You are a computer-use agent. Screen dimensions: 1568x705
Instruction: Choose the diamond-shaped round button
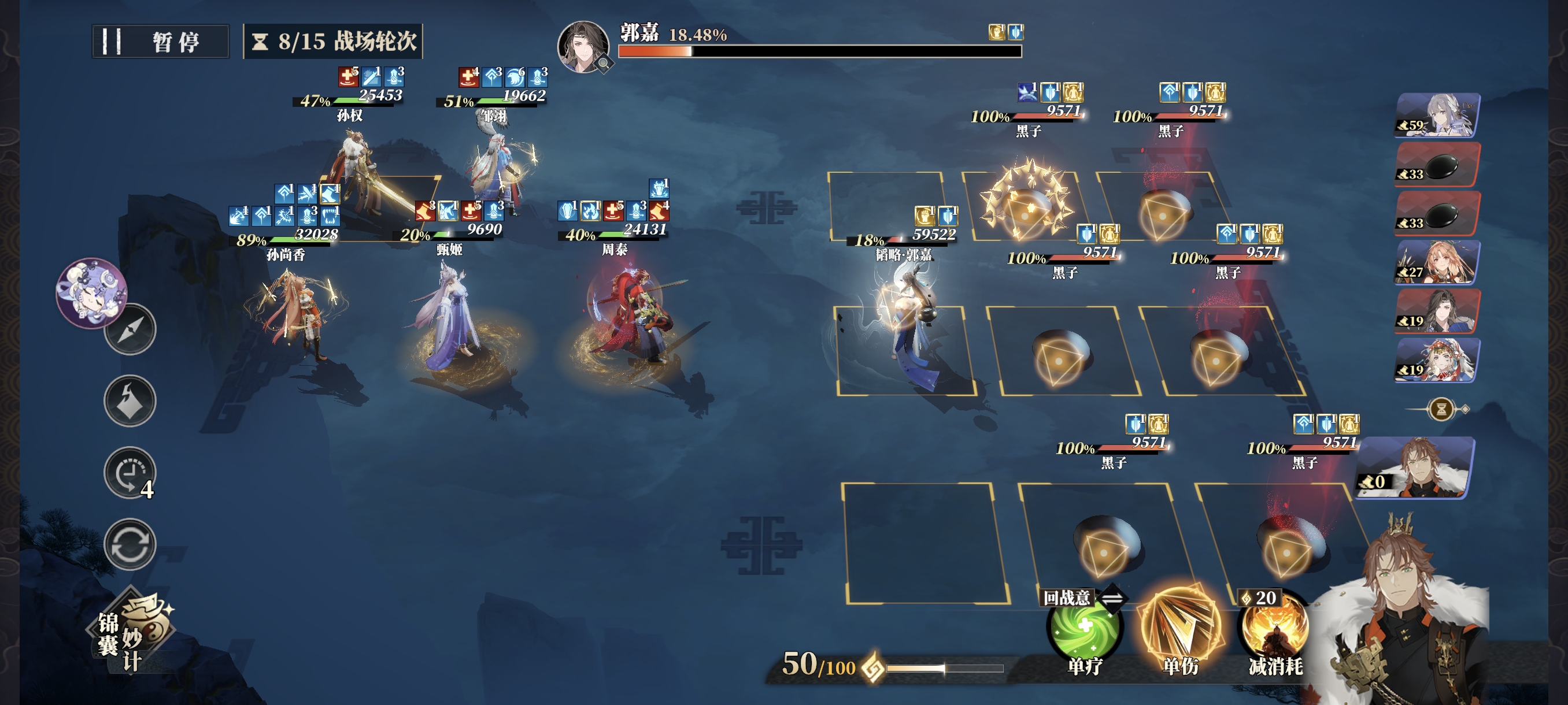pos(130,401)
